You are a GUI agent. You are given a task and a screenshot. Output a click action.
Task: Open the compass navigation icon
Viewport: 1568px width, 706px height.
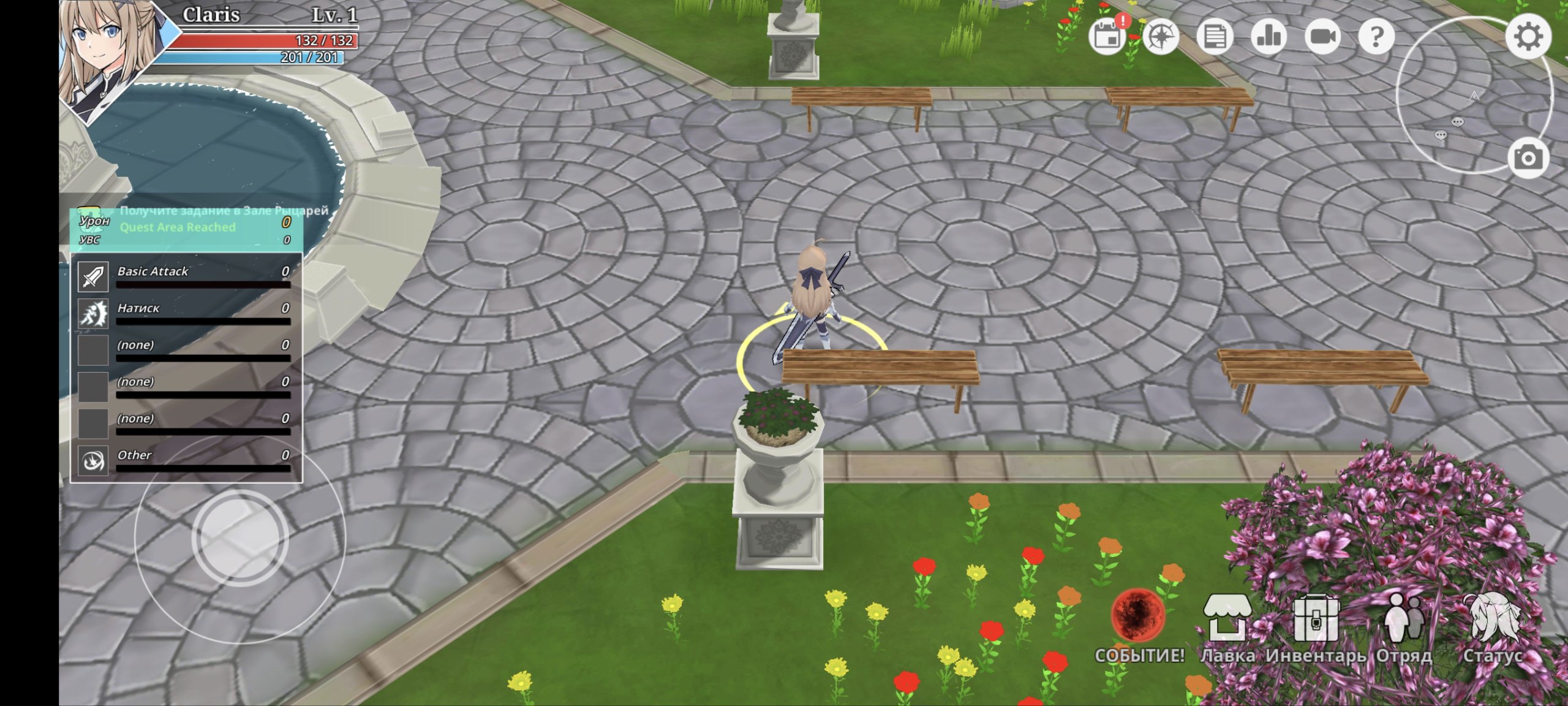(1161, 37)
